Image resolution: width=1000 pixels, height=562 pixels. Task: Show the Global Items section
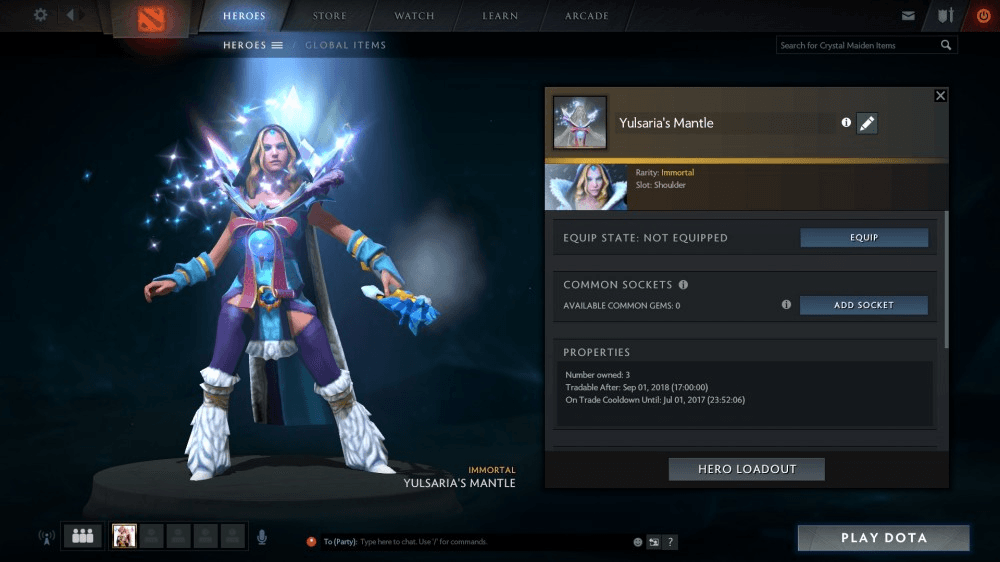[x=345, y=45]
